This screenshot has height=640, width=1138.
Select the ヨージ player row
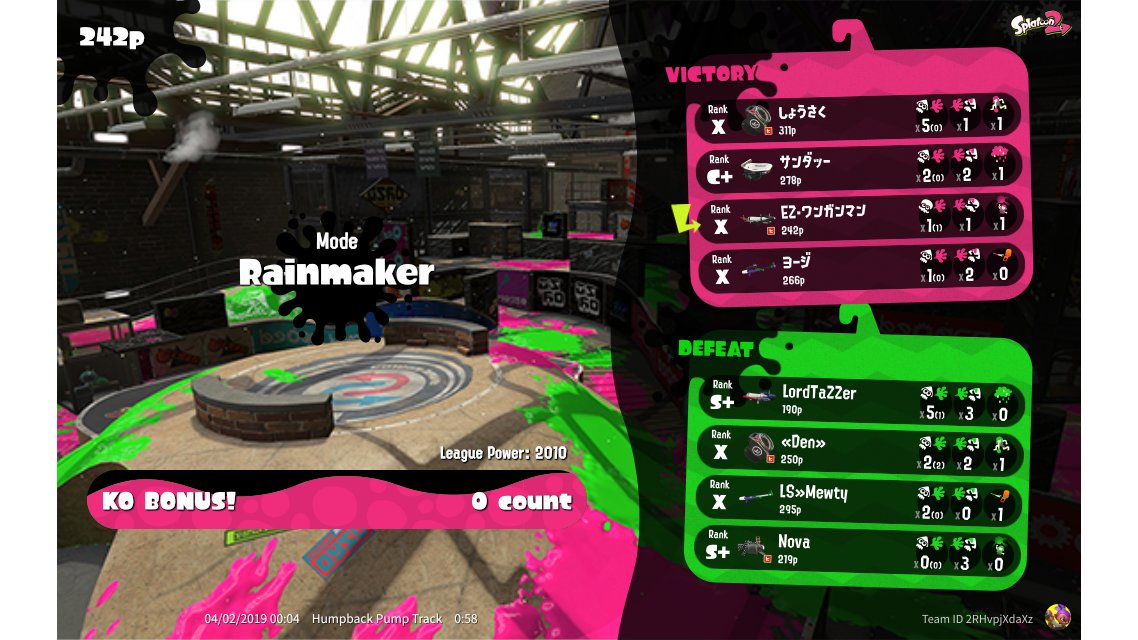point(859,266)
